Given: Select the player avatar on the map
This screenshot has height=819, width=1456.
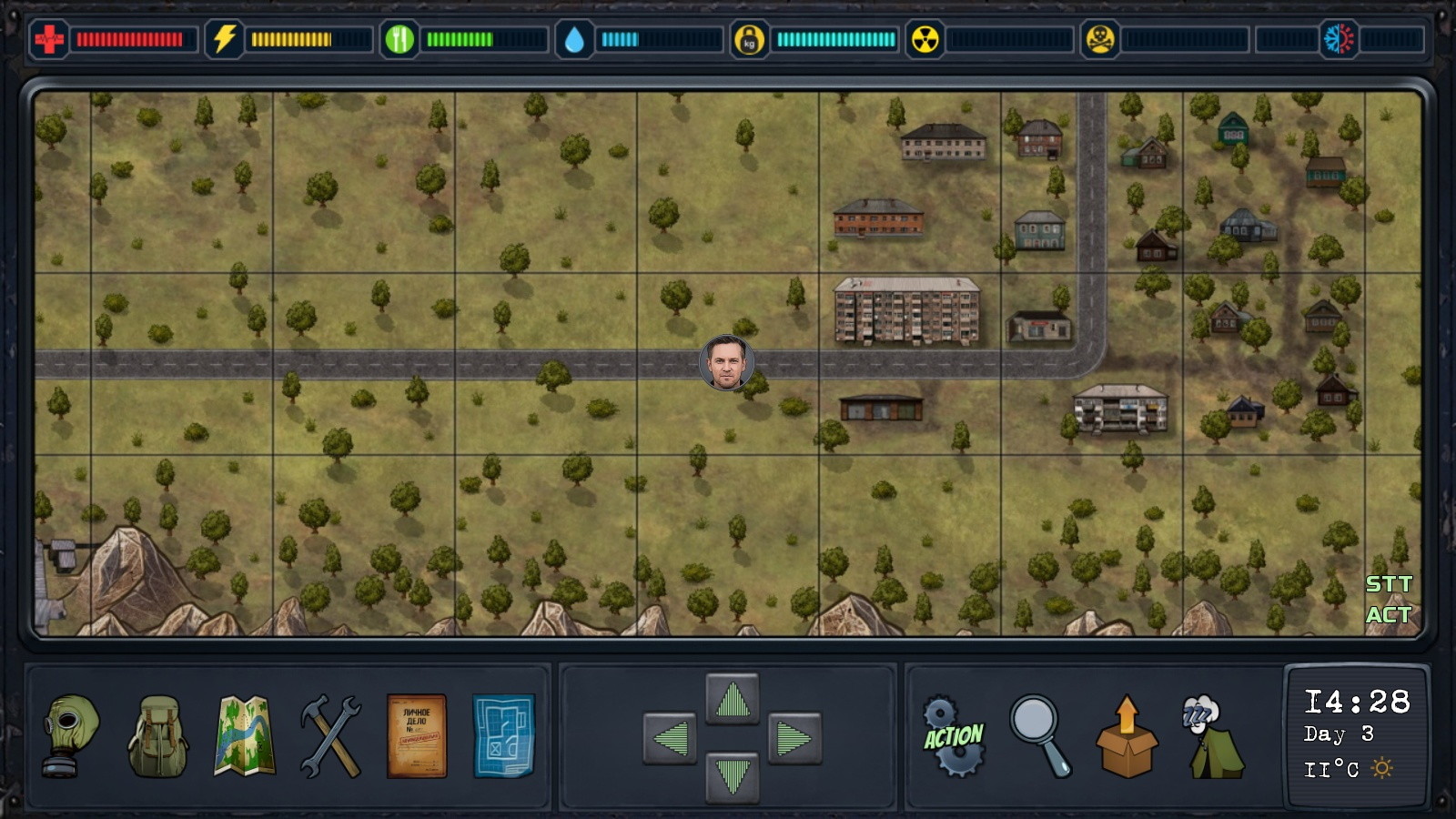Looking at the screenshot, I should click(x=726, y=364).
